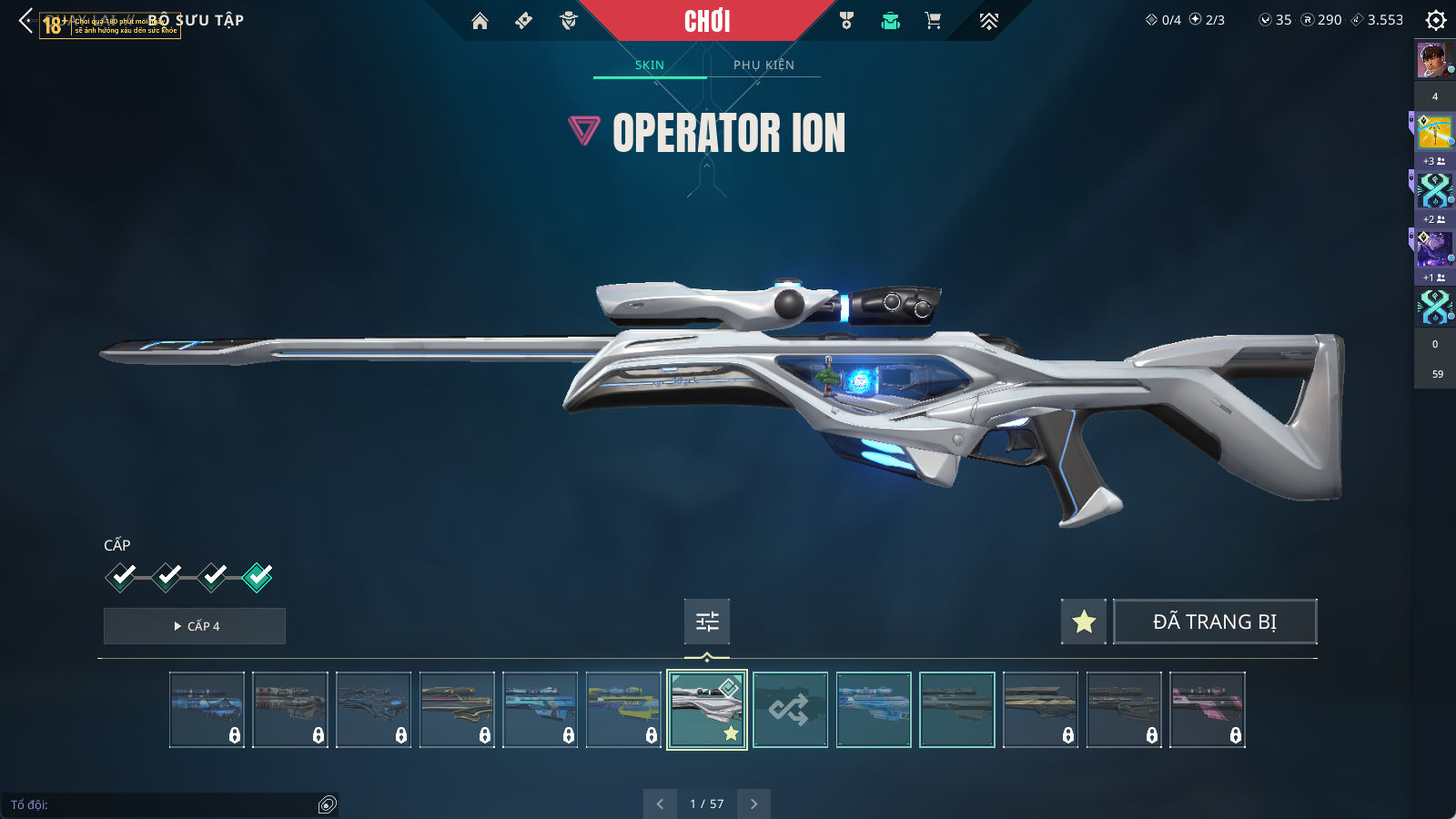Screen dimensions: 1456x819
Task: Go back using the top-left arrow
Action: [25, 20]
